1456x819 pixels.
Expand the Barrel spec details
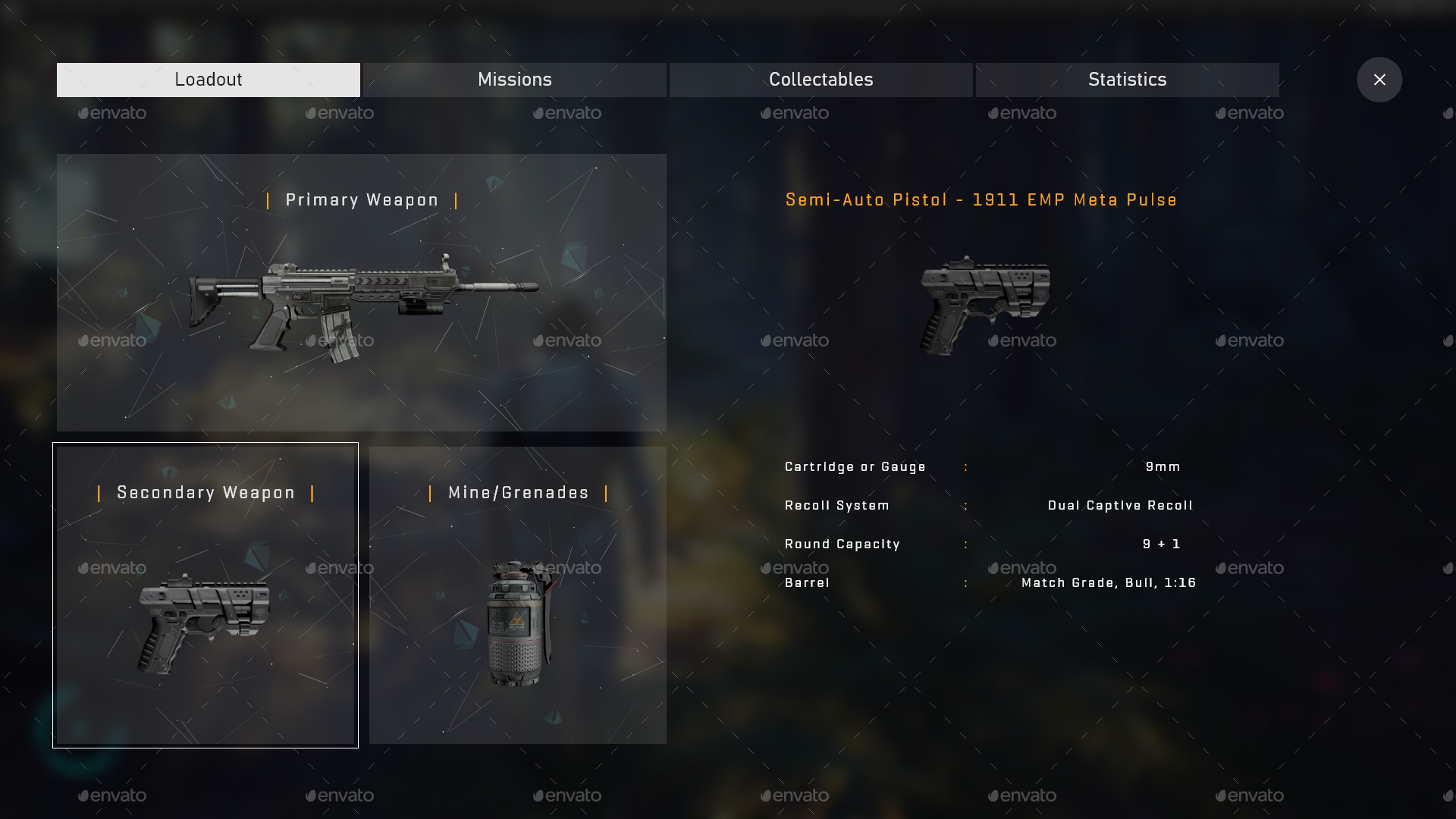coord(808,582)
